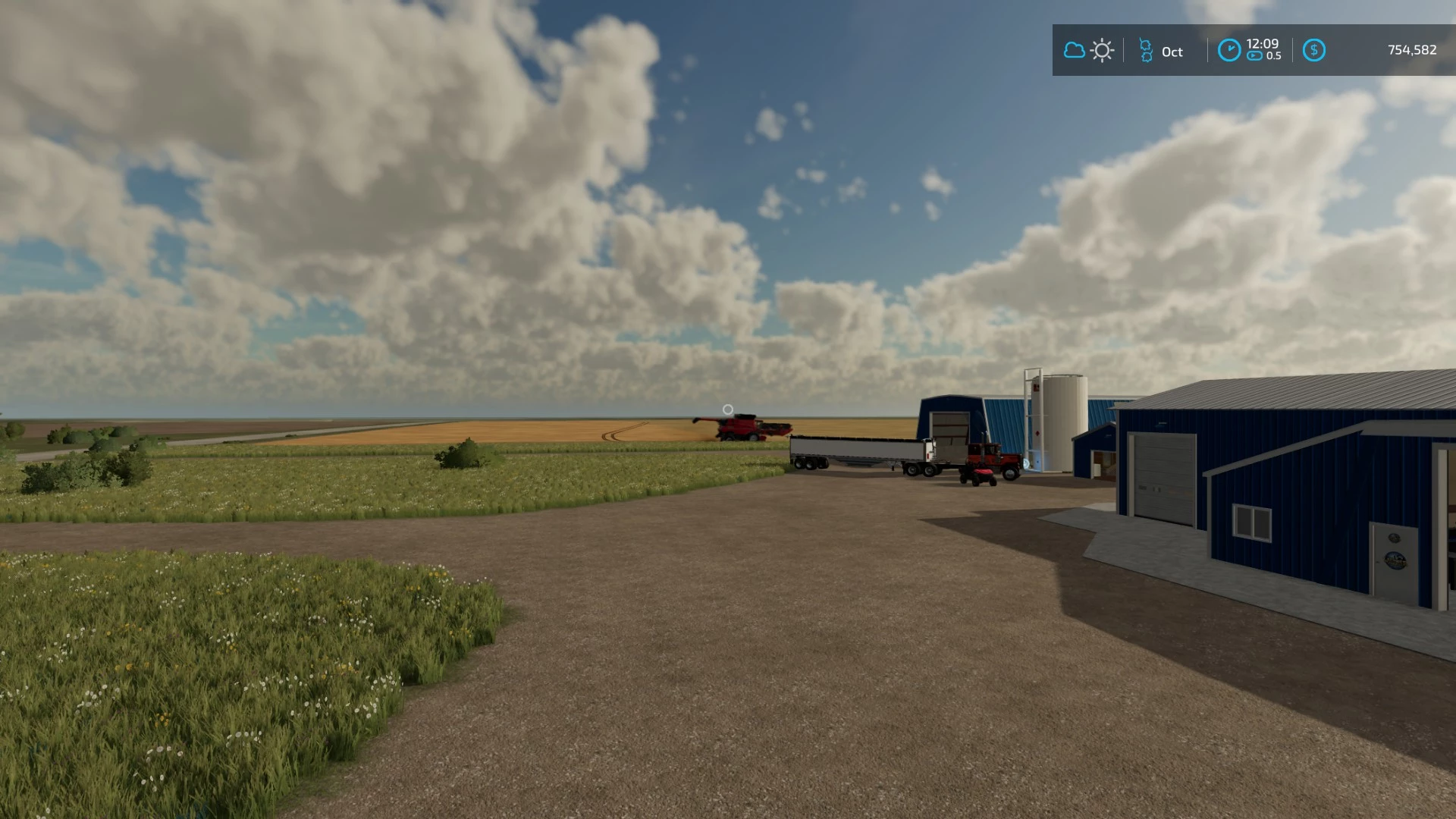This screenshot has height=819, width=1456.
Task: Select the sun weather icon
Action: pos(1102,51)
